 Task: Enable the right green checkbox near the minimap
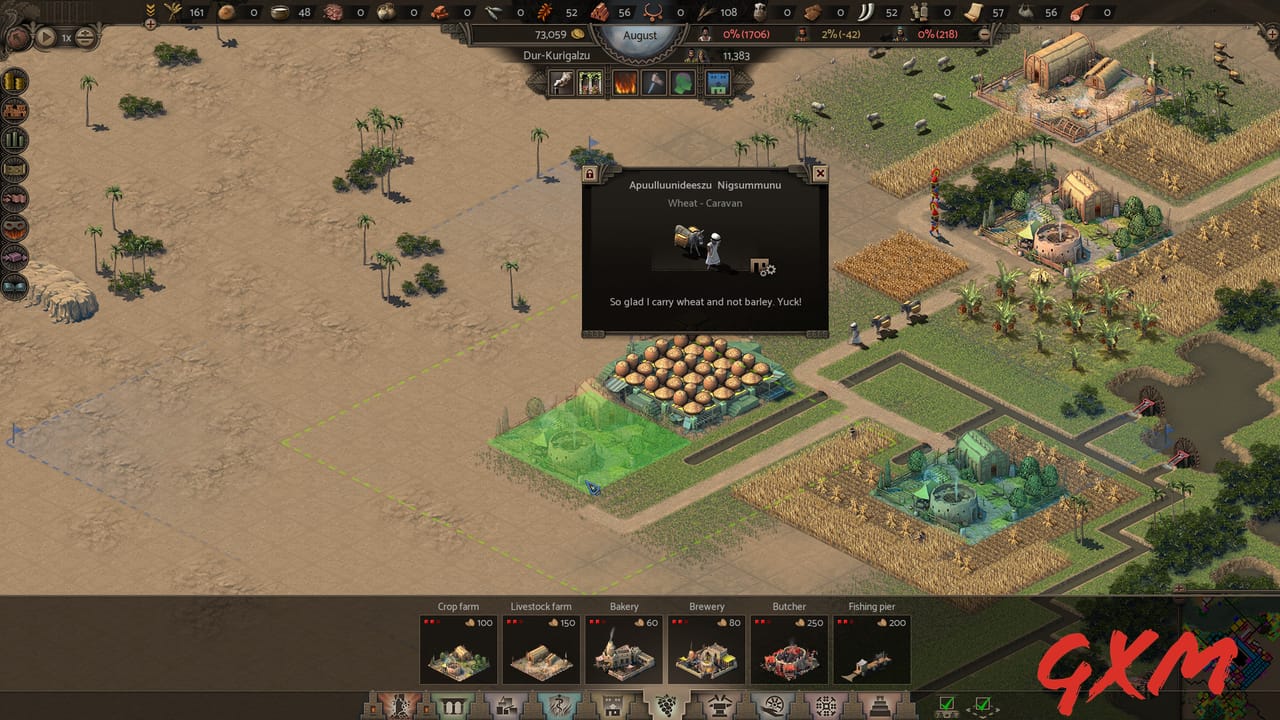pyautogui.click(x=984, y=703)
